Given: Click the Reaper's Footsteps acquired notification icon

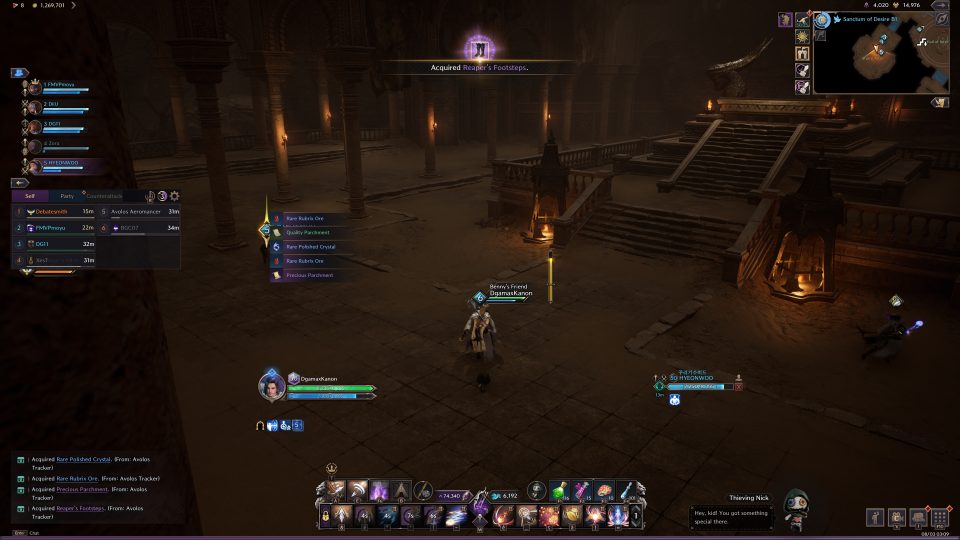Looking at the screenshot, I should 477,47.
